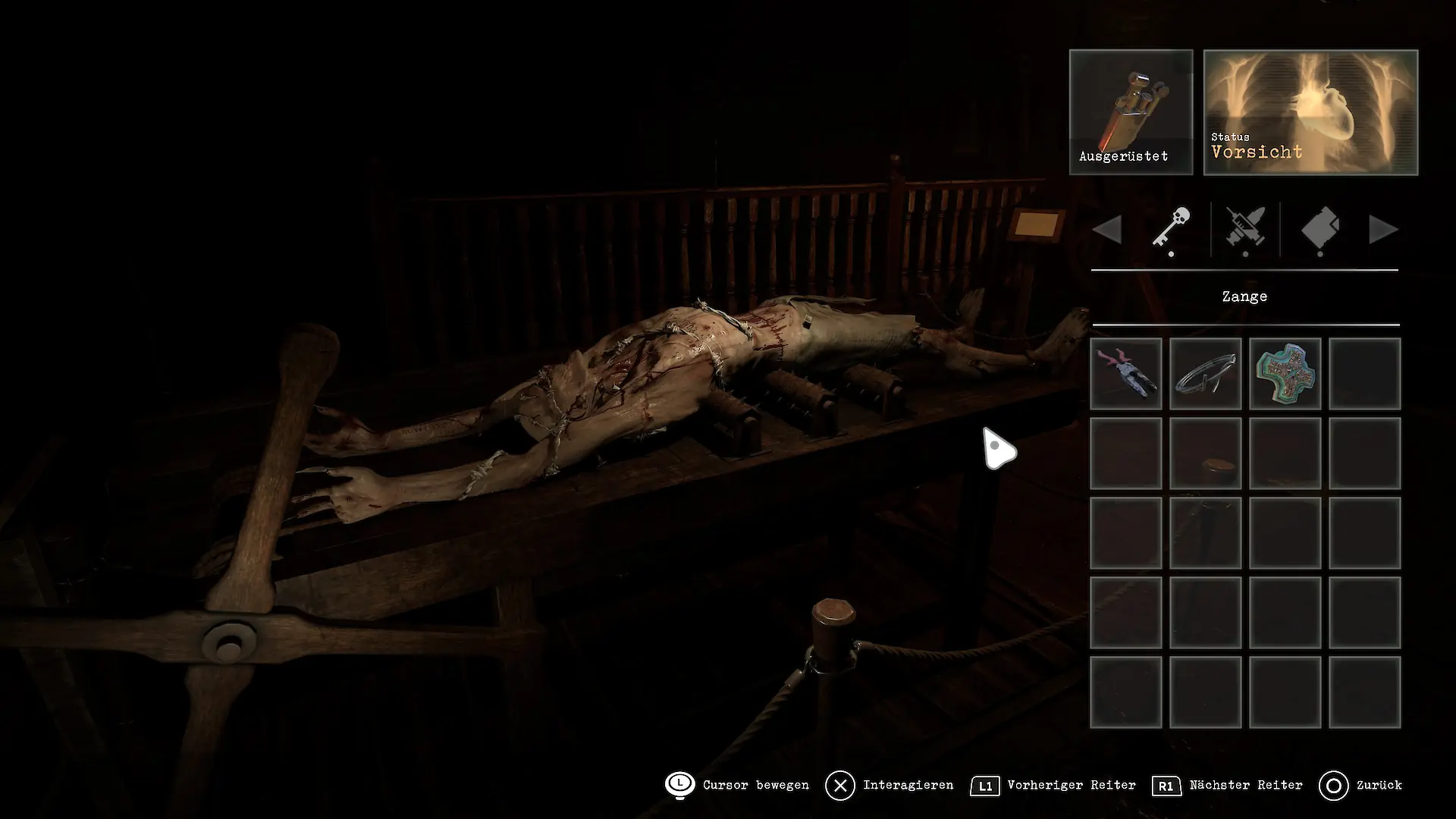1456x819 pixels.
Task: Click the right arrow for next tab
Action: click(1382, 230)
